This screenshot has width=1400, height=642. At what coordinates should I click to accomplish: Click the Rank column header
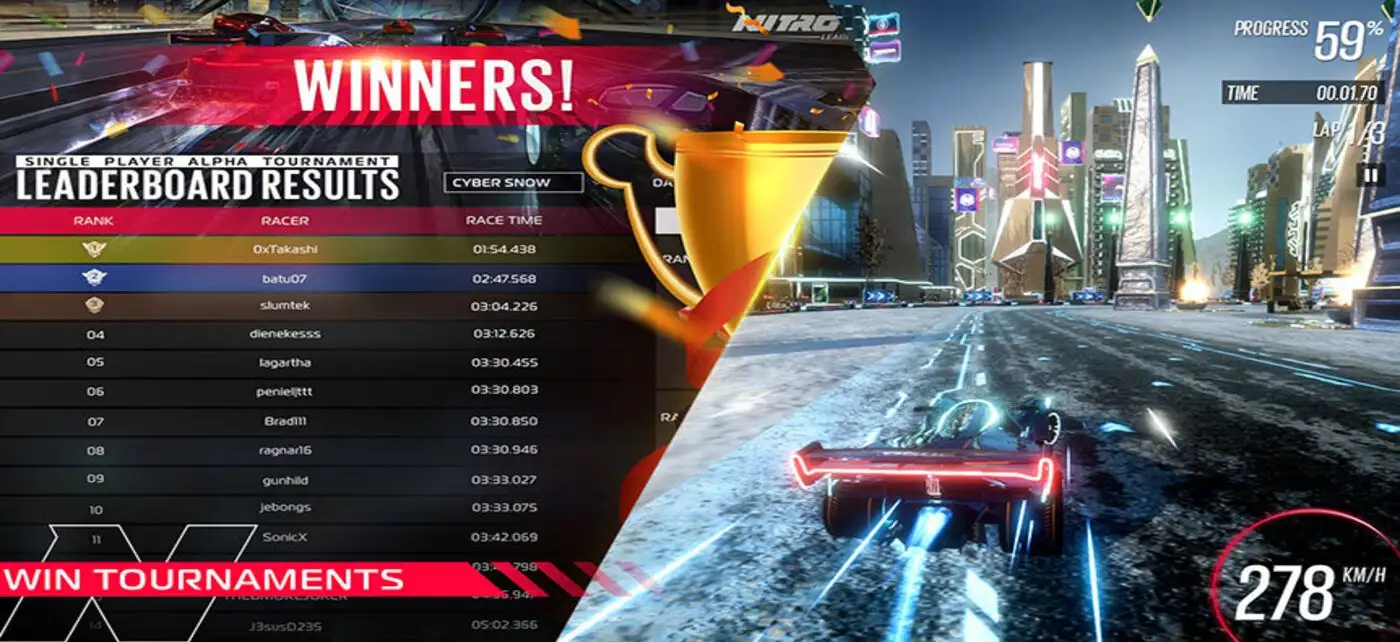(94, 220)
